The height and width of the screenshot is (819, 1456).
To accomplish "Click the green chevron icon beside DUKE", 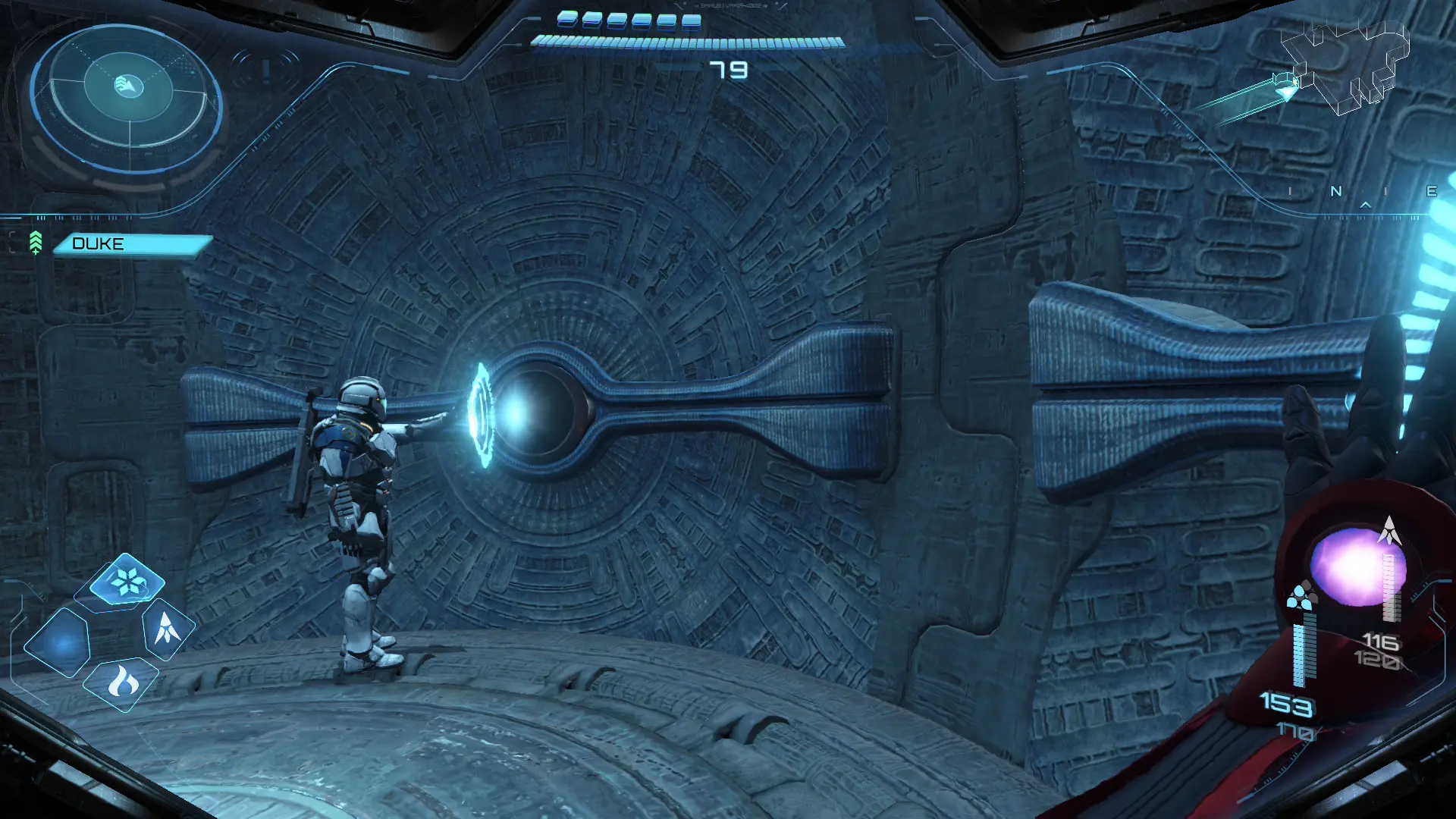I will click(x=36, y=243).
